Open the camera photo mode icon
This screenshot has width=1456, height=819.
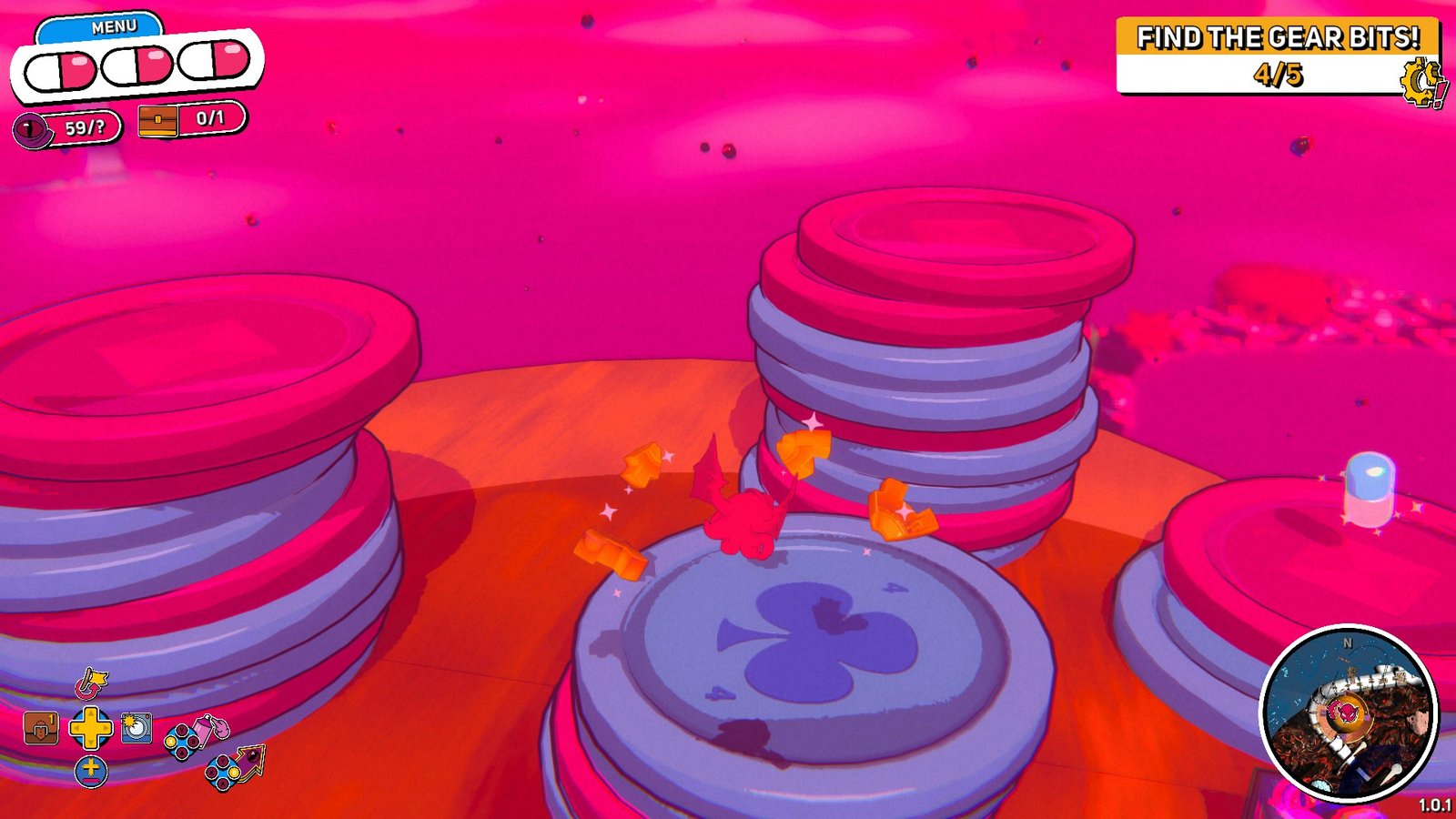135,726
